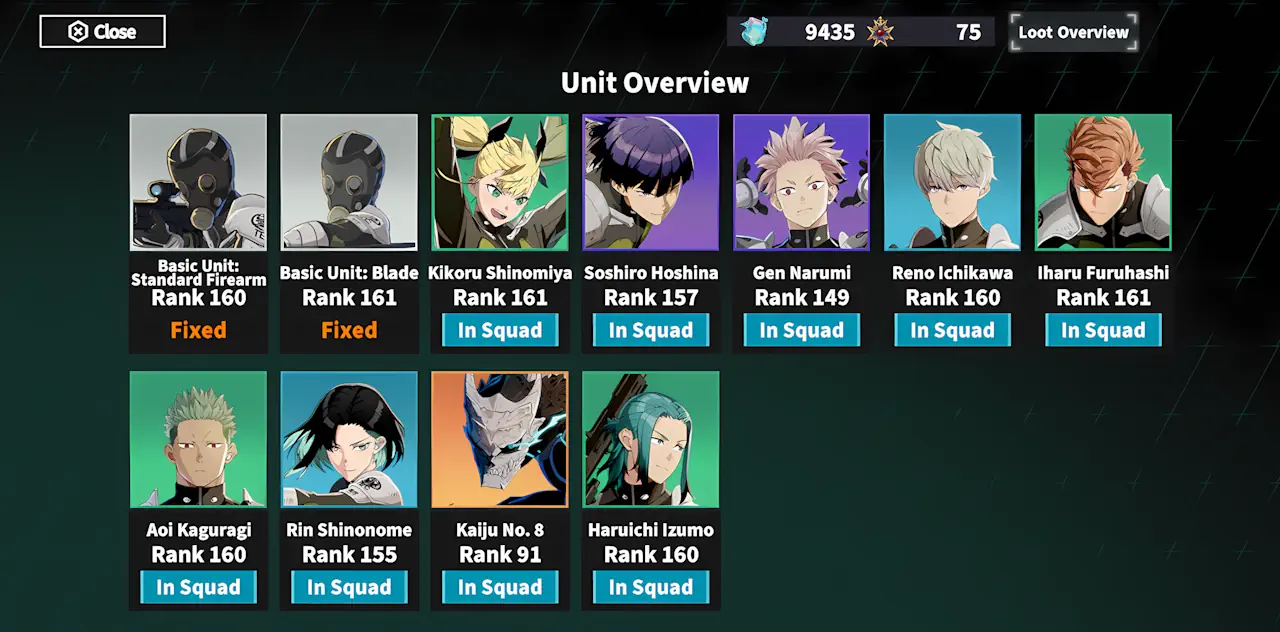The image size is (1280, 632).
Task: Toggle In Squad button under Kikoru Shinomiya
Action: point(500,330)
